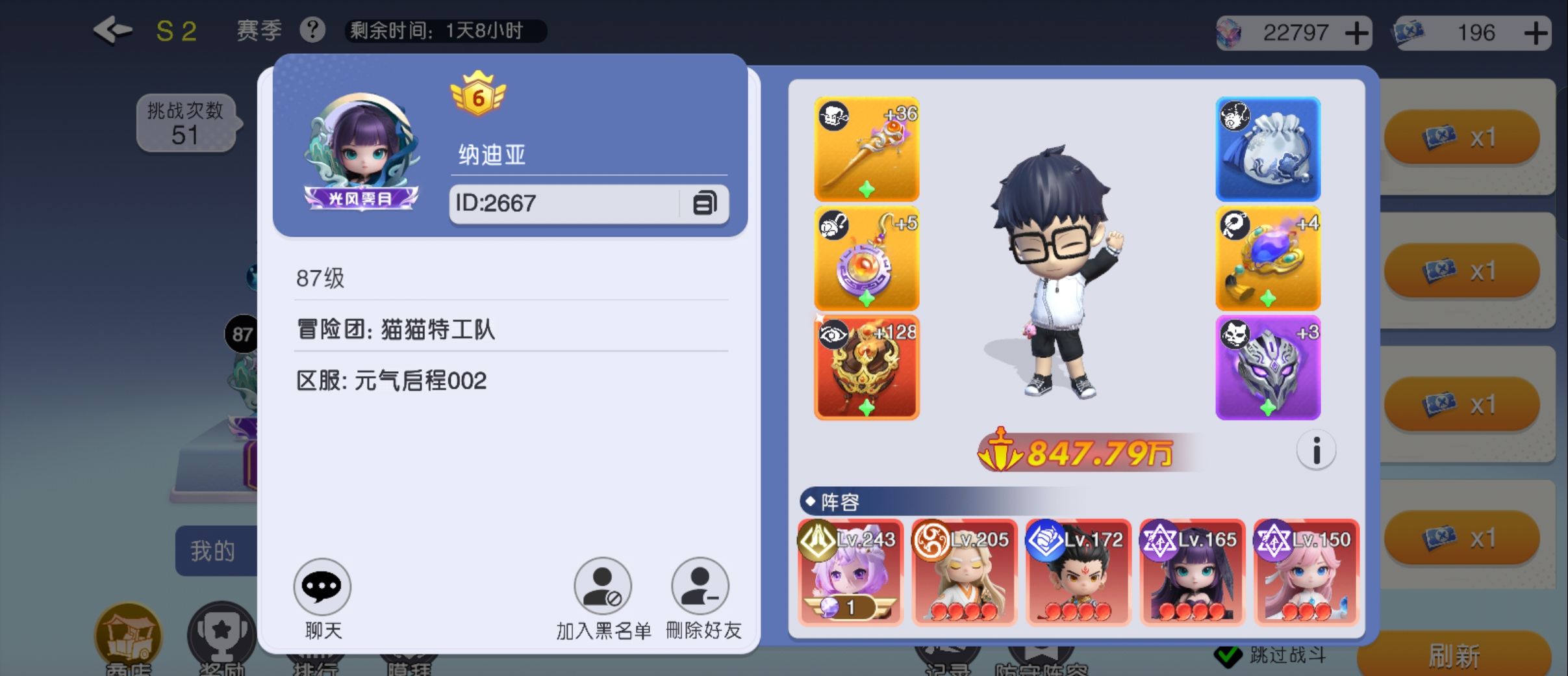Viewport: 1568px width, 676px height.
Task: Select the Lv.243 purple-haired hero card
Action: point(849,572)
